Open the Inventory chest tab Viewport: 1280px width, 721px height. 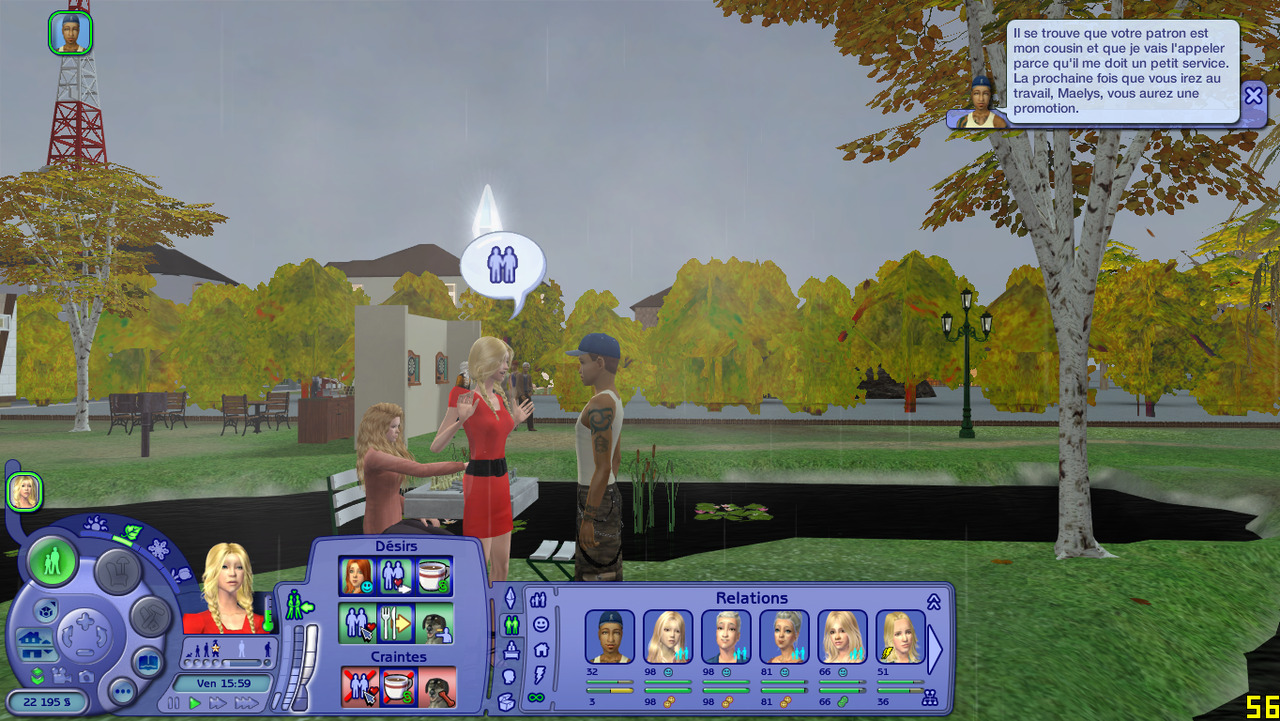pos(506,701)
